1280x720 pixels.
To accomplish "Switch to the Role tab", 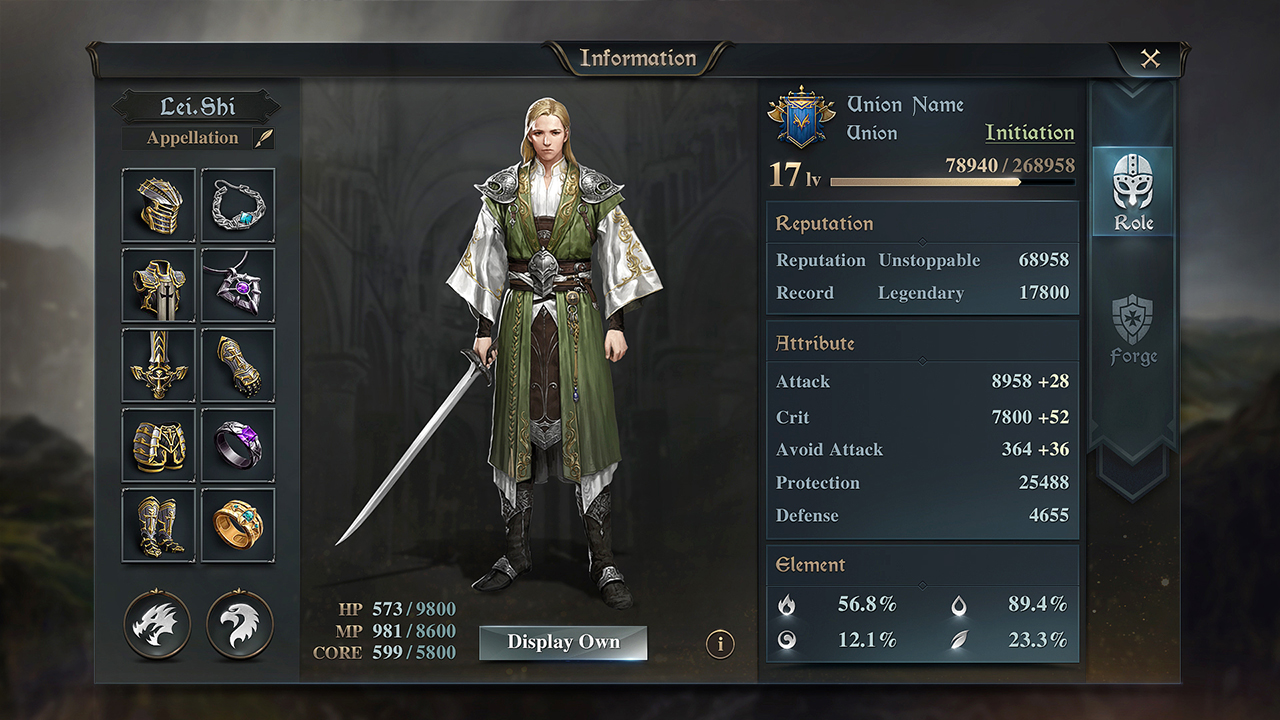I will point(1133,192).
